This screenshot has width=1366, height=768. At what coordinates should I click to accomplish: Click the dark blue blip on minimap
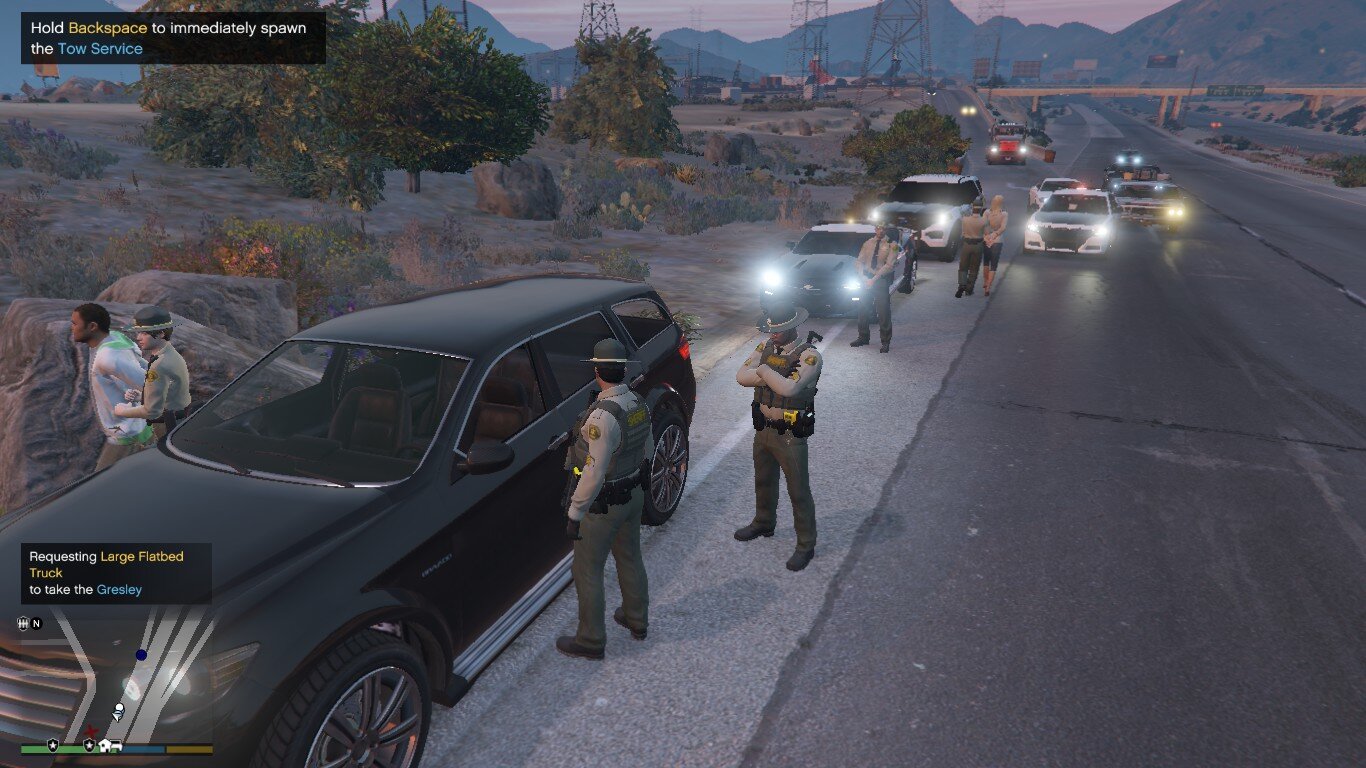pos(141,655)
